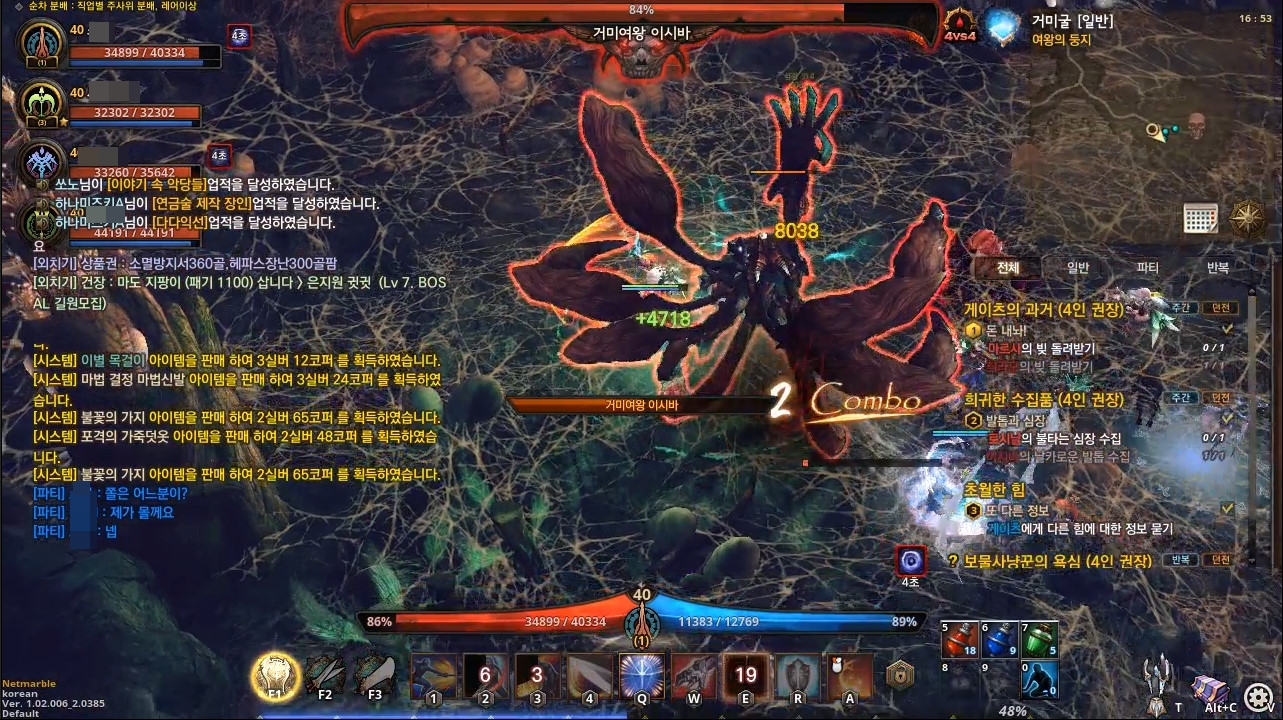Switch to the F2 weapon stance
1283x720 pixels.
coord(325,675)
